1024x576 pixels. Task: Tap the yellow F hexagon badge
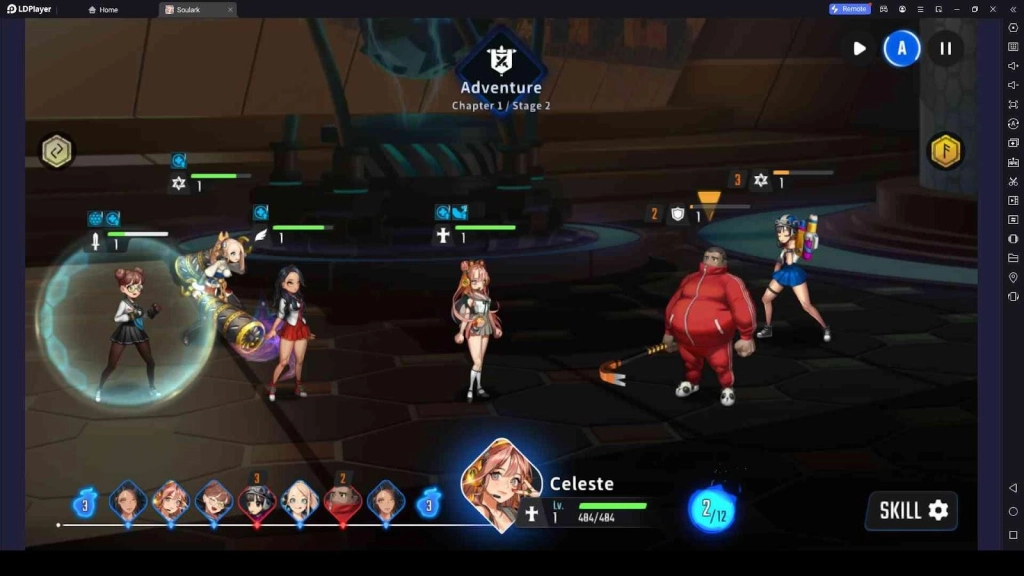coord(945,151)
